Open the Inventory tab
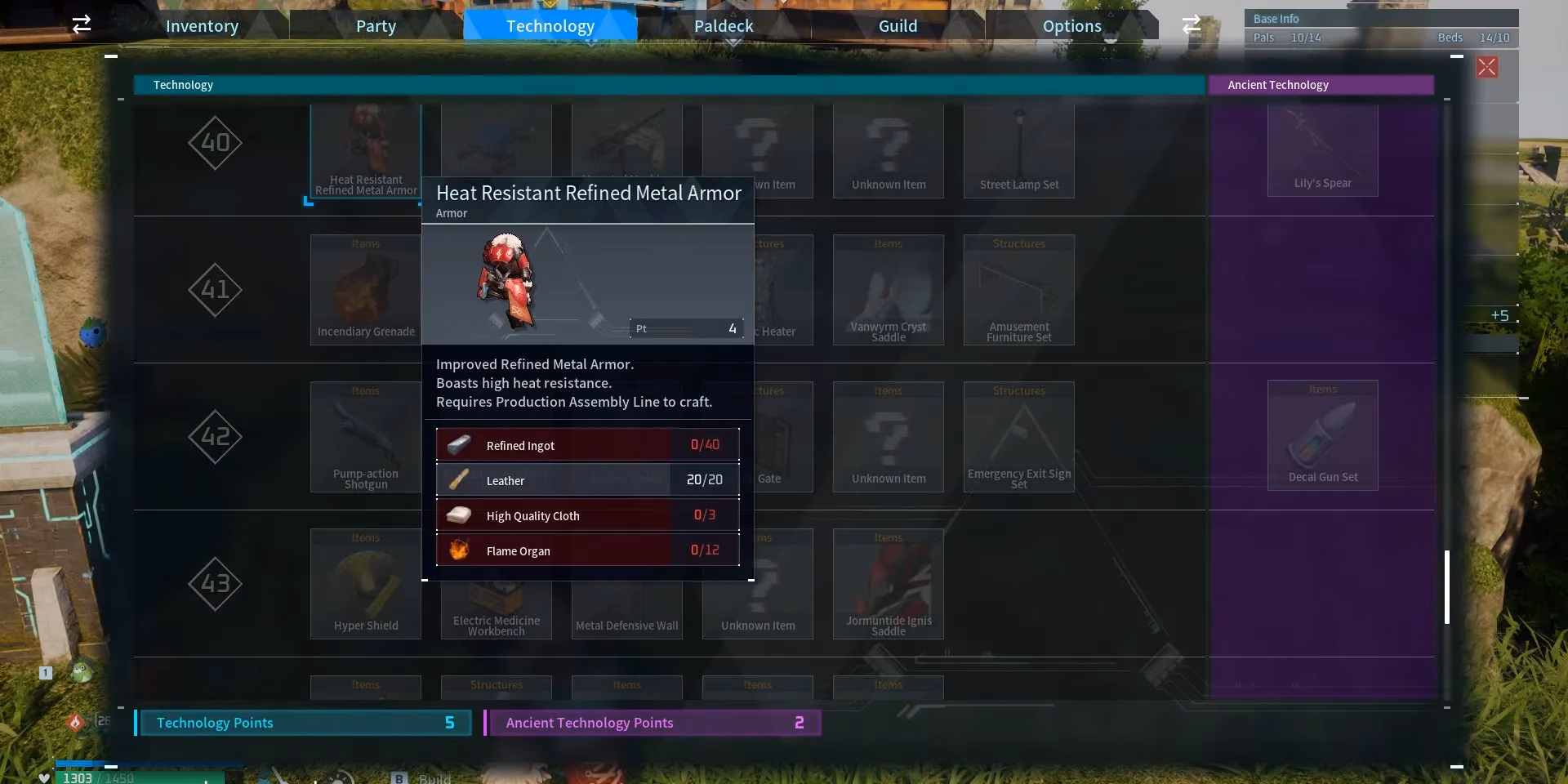The image size is (1568, 784). tap(202, 26)
